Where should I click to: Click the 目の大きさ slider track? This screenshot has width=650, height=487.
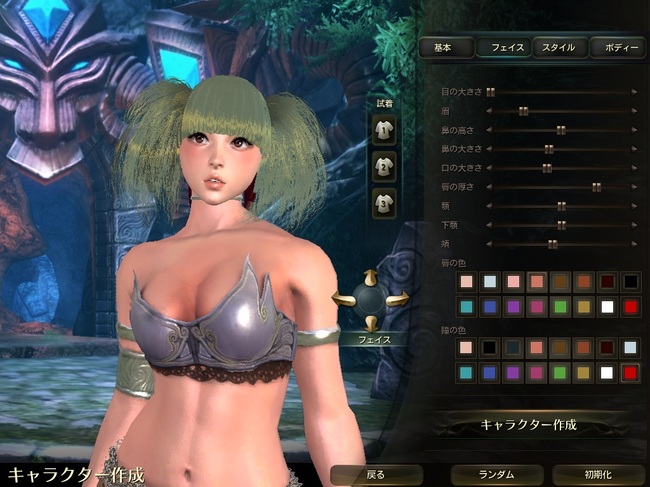pyautogui.click(x=560, y=92)
